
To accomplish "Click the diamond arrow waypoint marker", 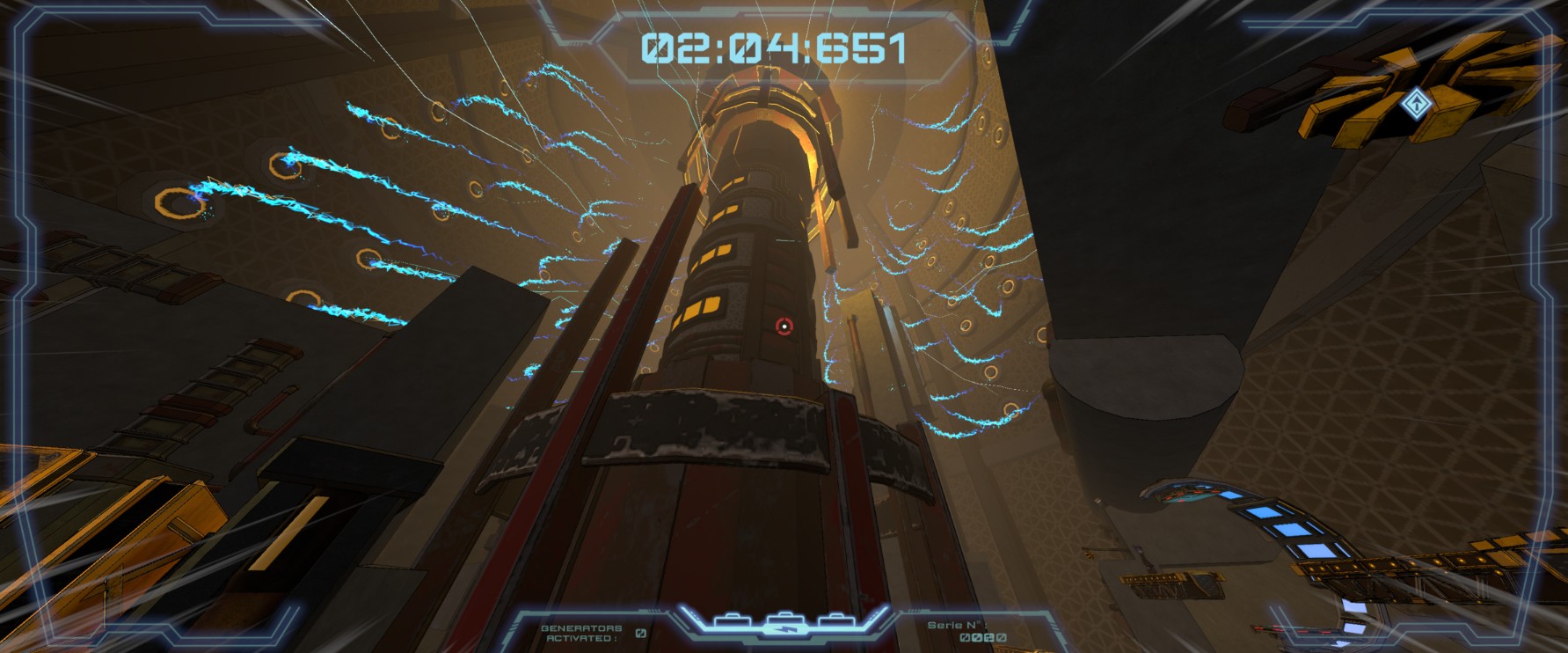I will [1416, 104].
